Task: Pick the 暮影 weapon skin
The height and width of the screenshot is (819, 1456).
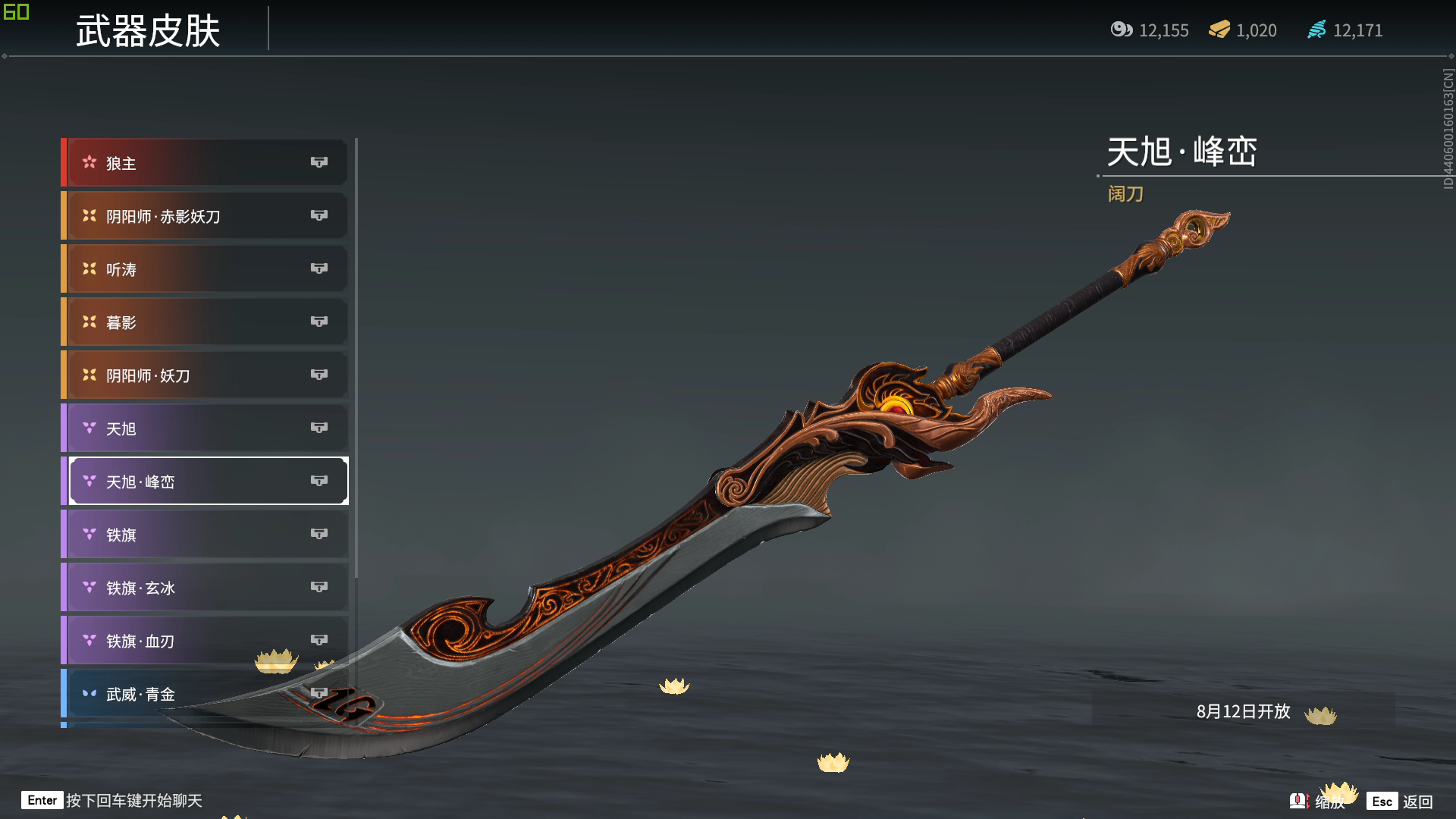Action: click(x=205, y=322)
